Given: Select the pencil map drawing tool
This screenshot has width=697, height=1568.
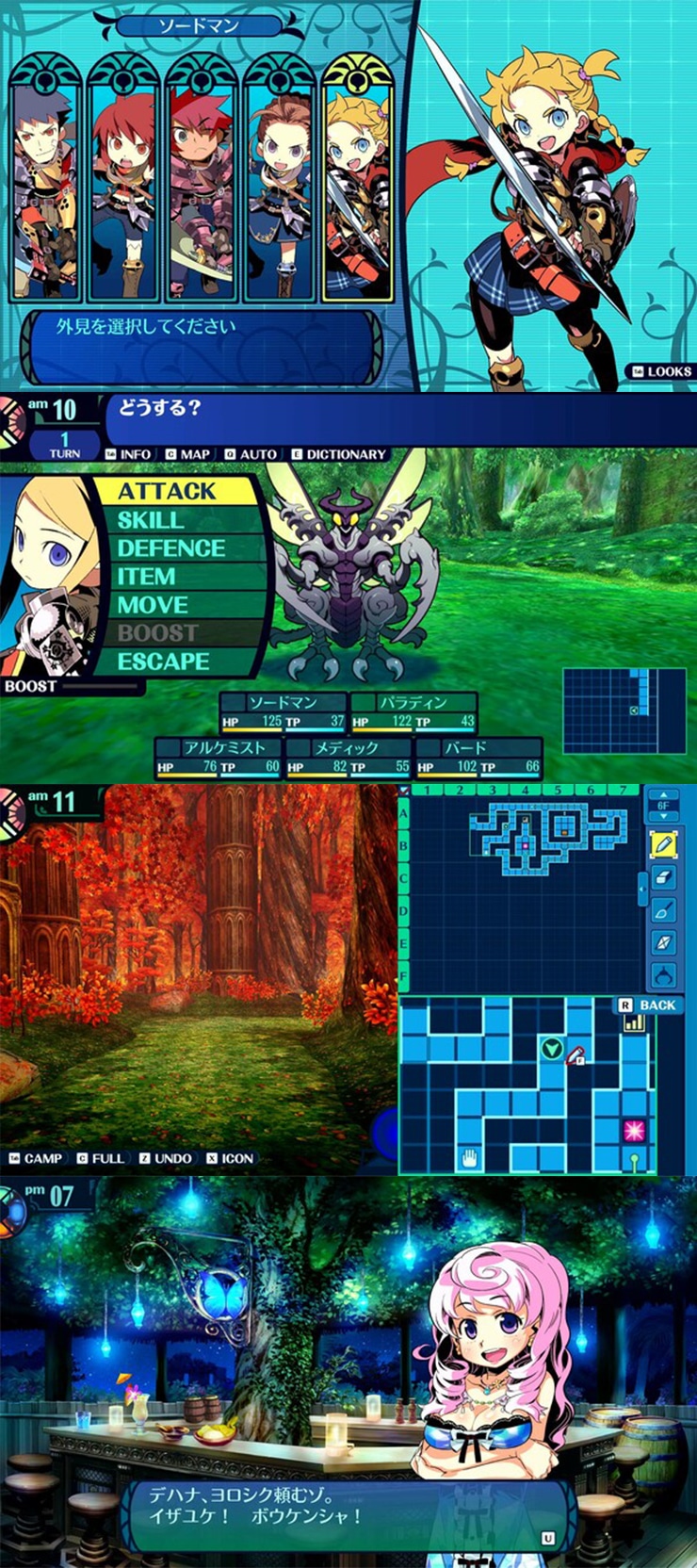Looking at the screenshot, I should [x=664, y=844].
